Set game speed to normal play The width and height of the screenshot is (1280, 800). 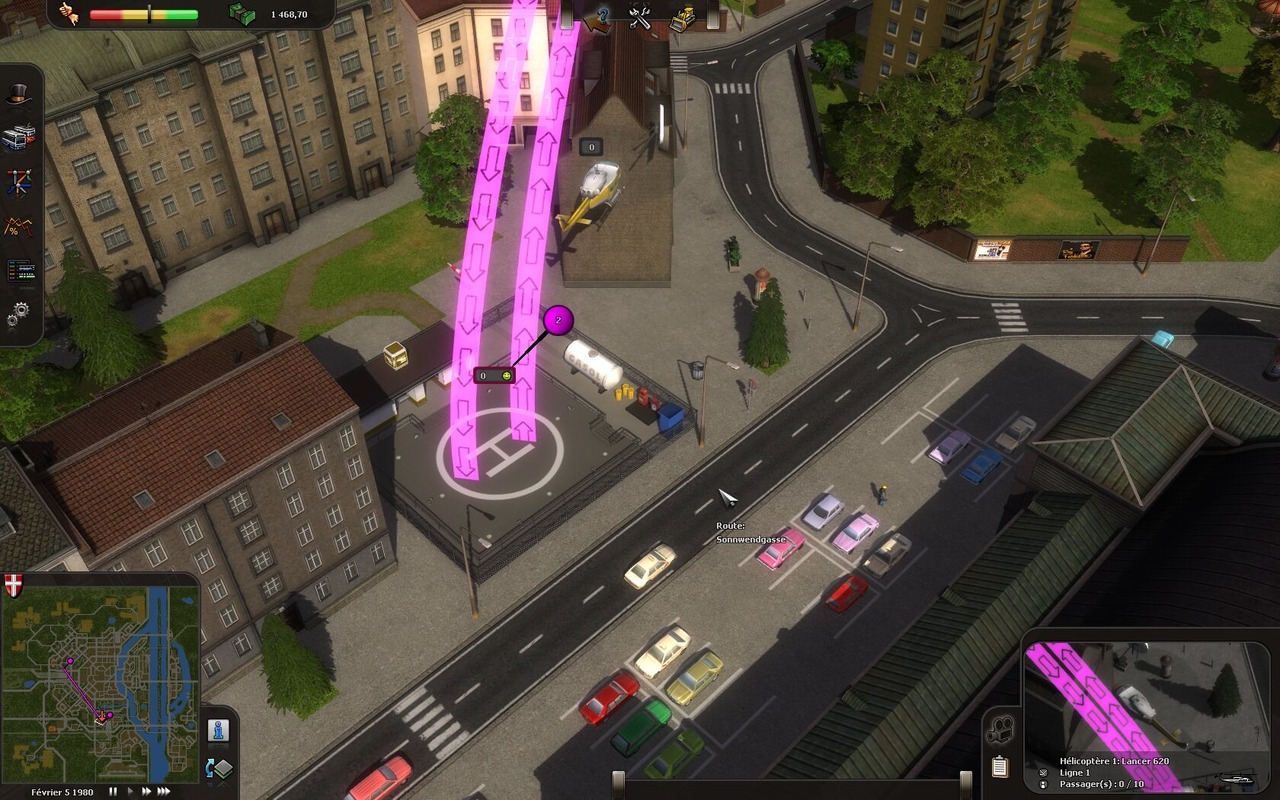(129, 791)
